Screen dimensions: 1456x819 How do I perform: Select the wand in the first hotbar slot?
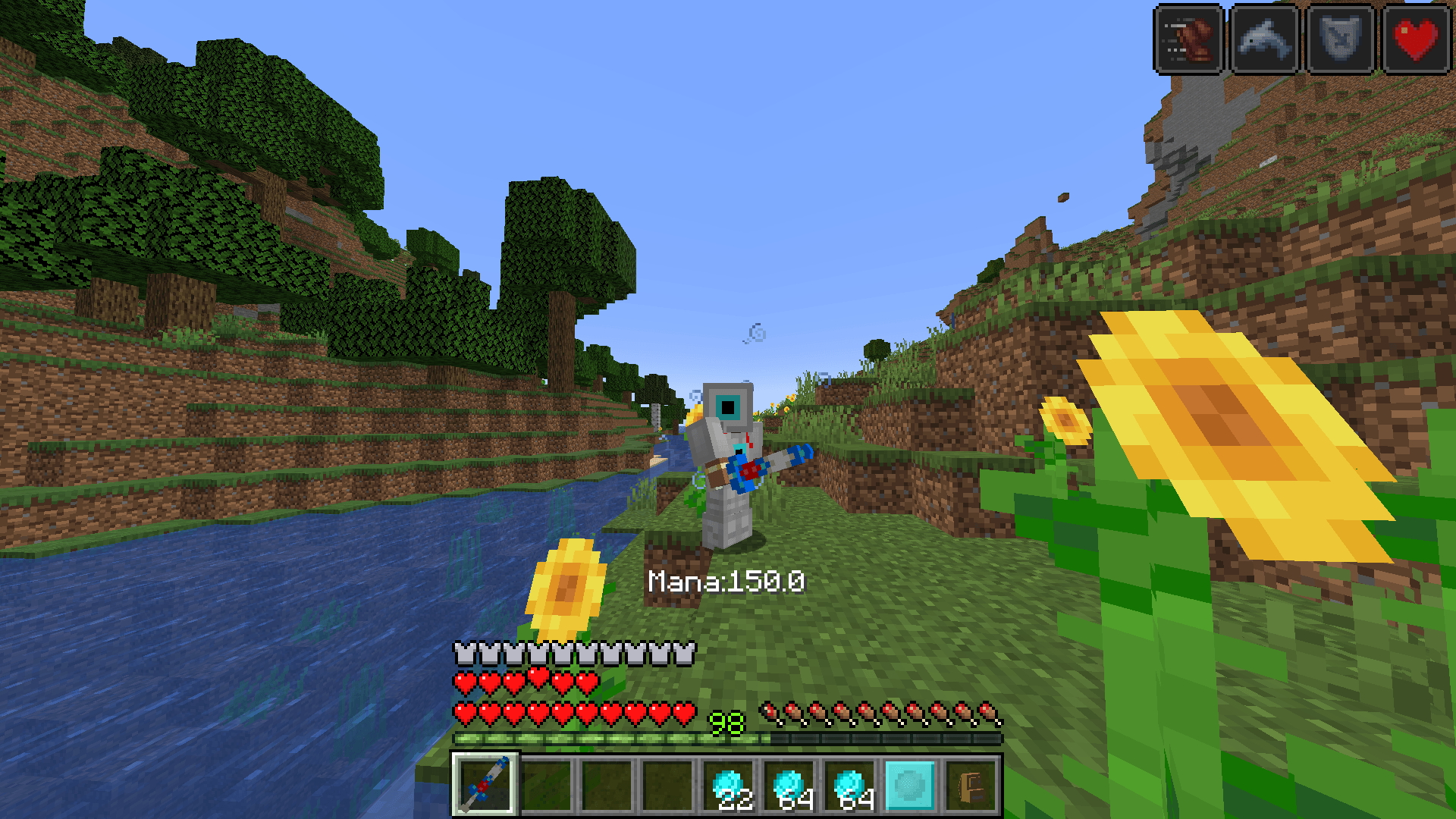485,785
